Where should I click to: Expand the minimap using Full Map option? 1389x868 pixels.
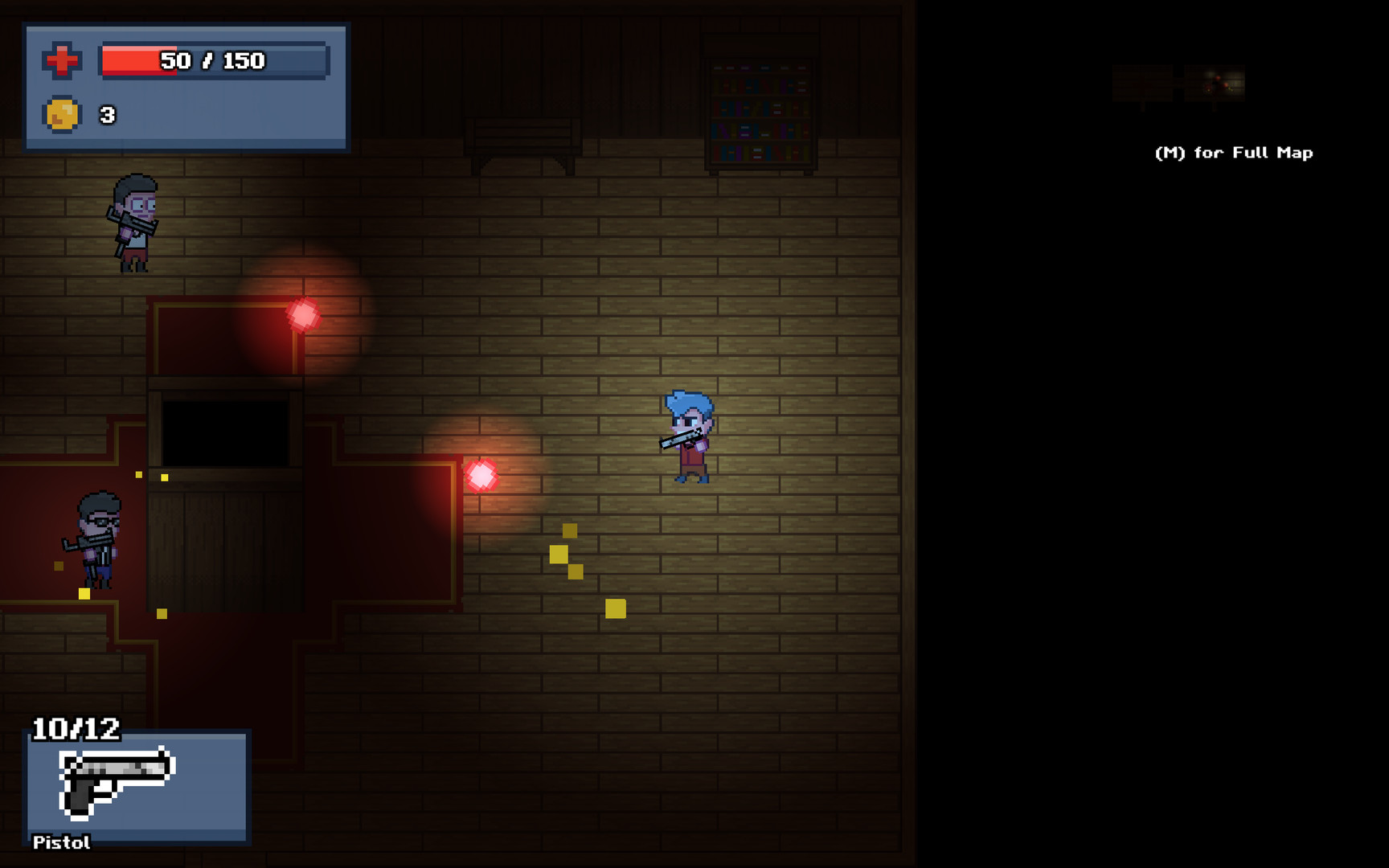(x=1233, y=152)
